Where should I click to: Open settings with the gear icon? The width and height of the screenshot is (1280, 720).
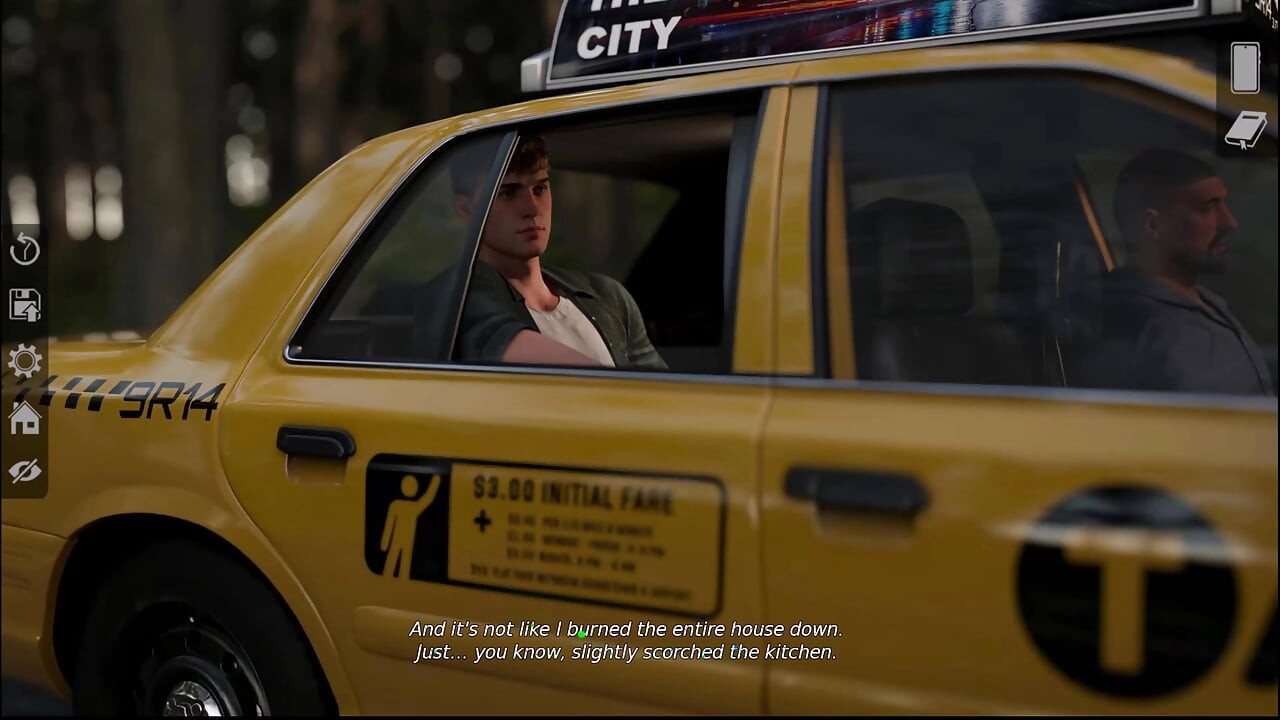point(25,361)
